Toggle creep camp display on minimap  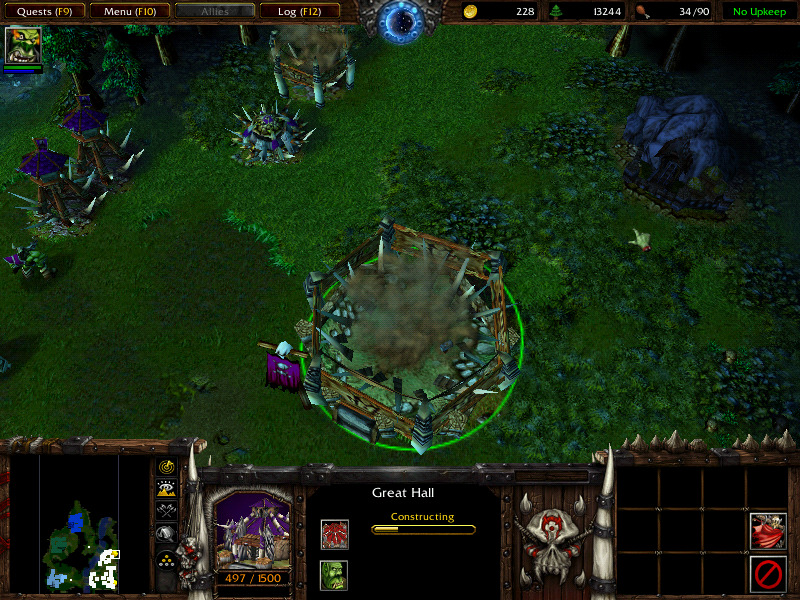click(166, 534)
